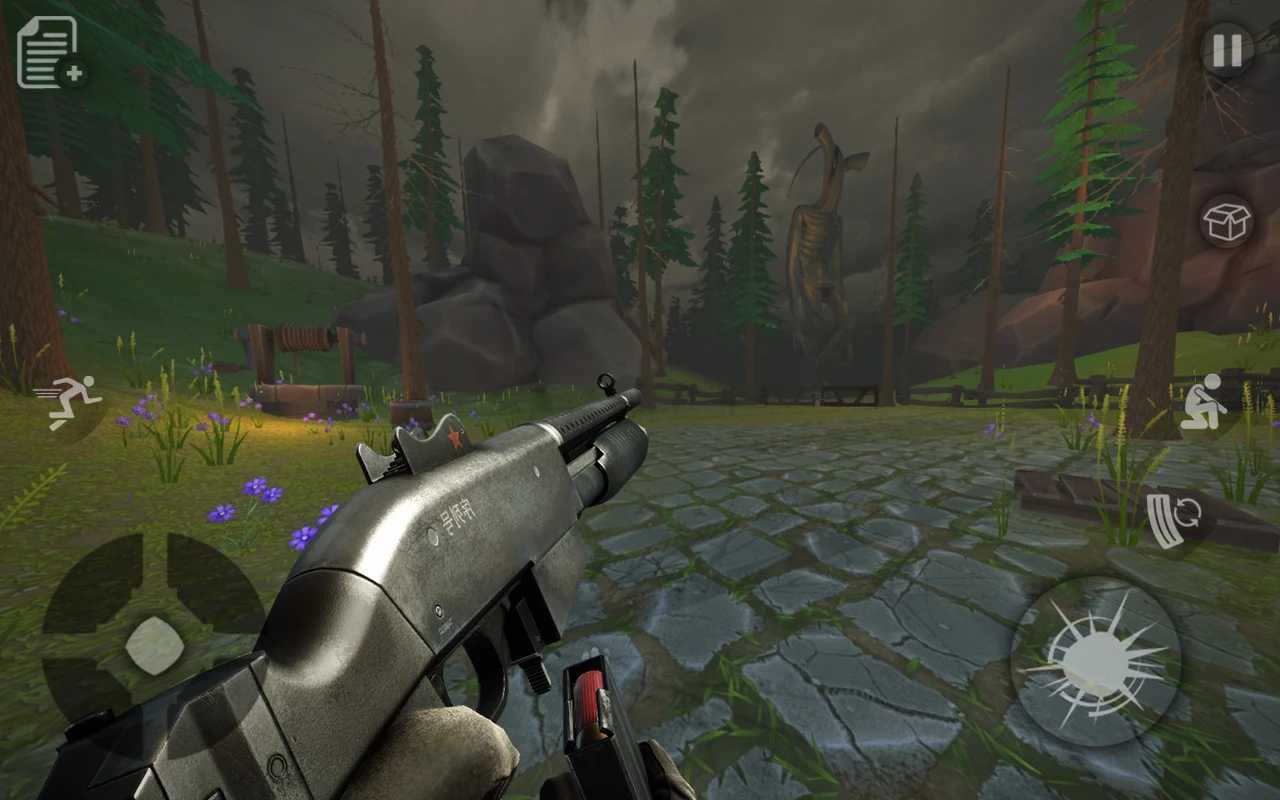
Task: Pause the game
Action: pos(1227,49)
